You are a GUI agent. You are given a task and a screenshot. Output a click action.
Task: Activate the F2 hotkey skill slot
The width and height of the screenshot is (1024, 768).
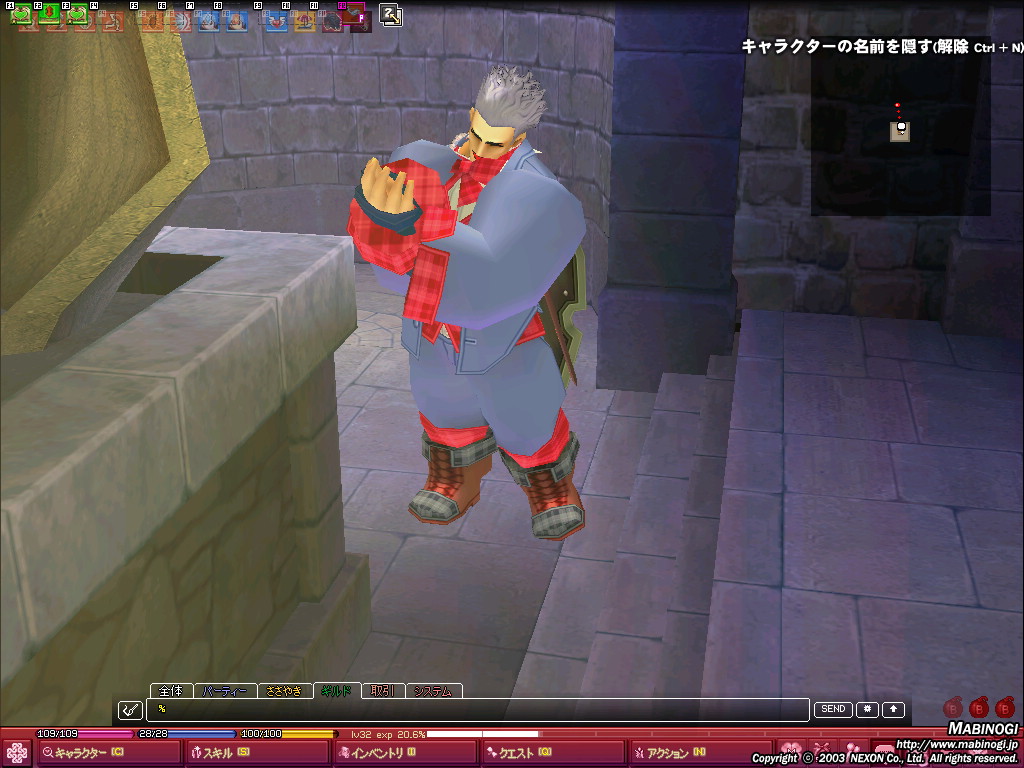pos(48,16)
